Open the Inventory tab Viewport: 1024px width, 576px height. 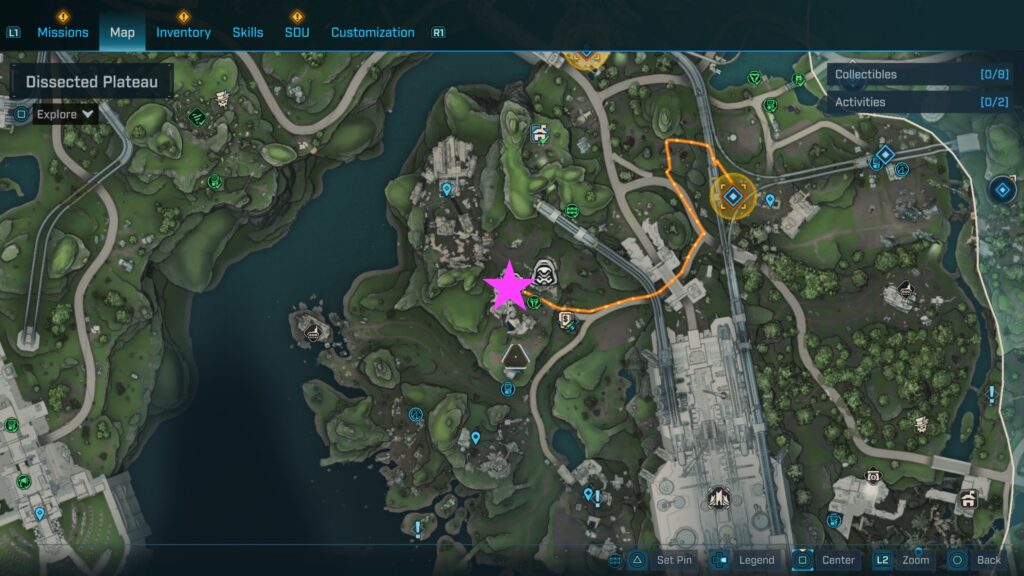(x=183, y=32)
